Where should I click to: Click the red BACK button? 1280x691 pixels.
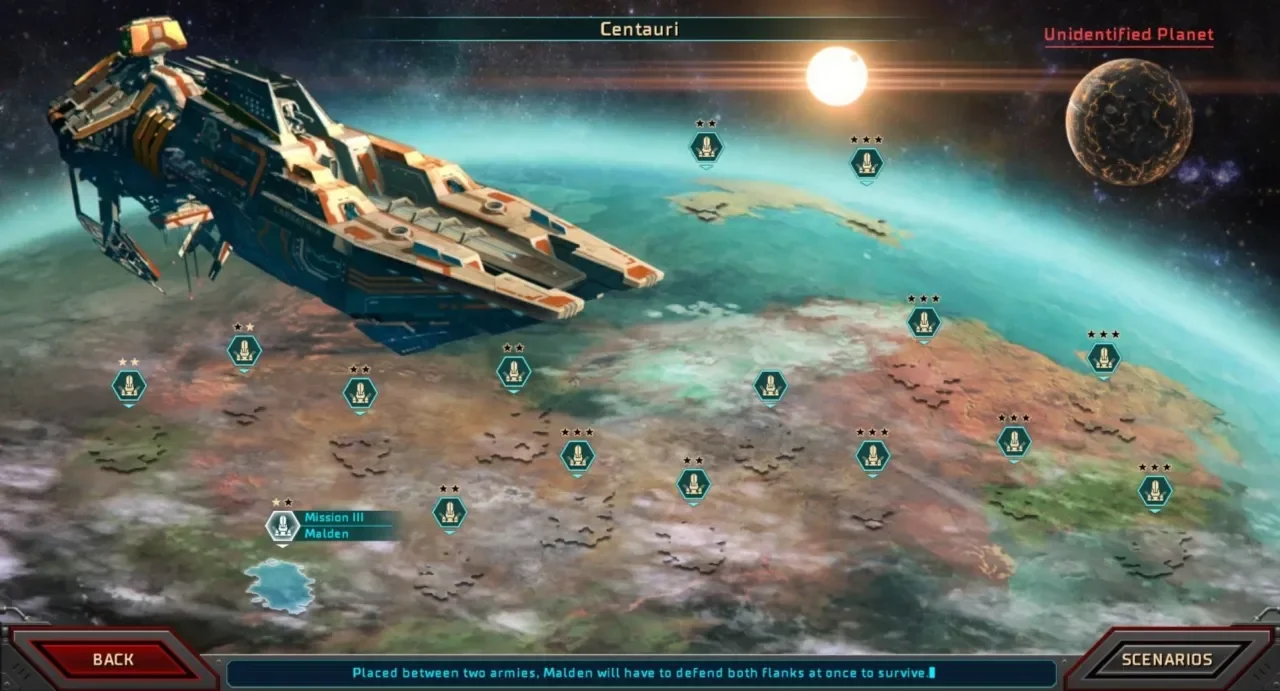coord(112,659)
